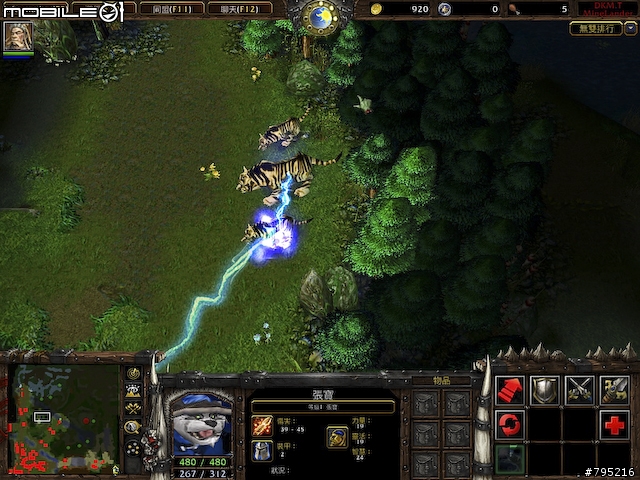Activate the Stop command shield icon
This screenshot has width=640, height=480.
pyautogui.click(x=544, y=391)
